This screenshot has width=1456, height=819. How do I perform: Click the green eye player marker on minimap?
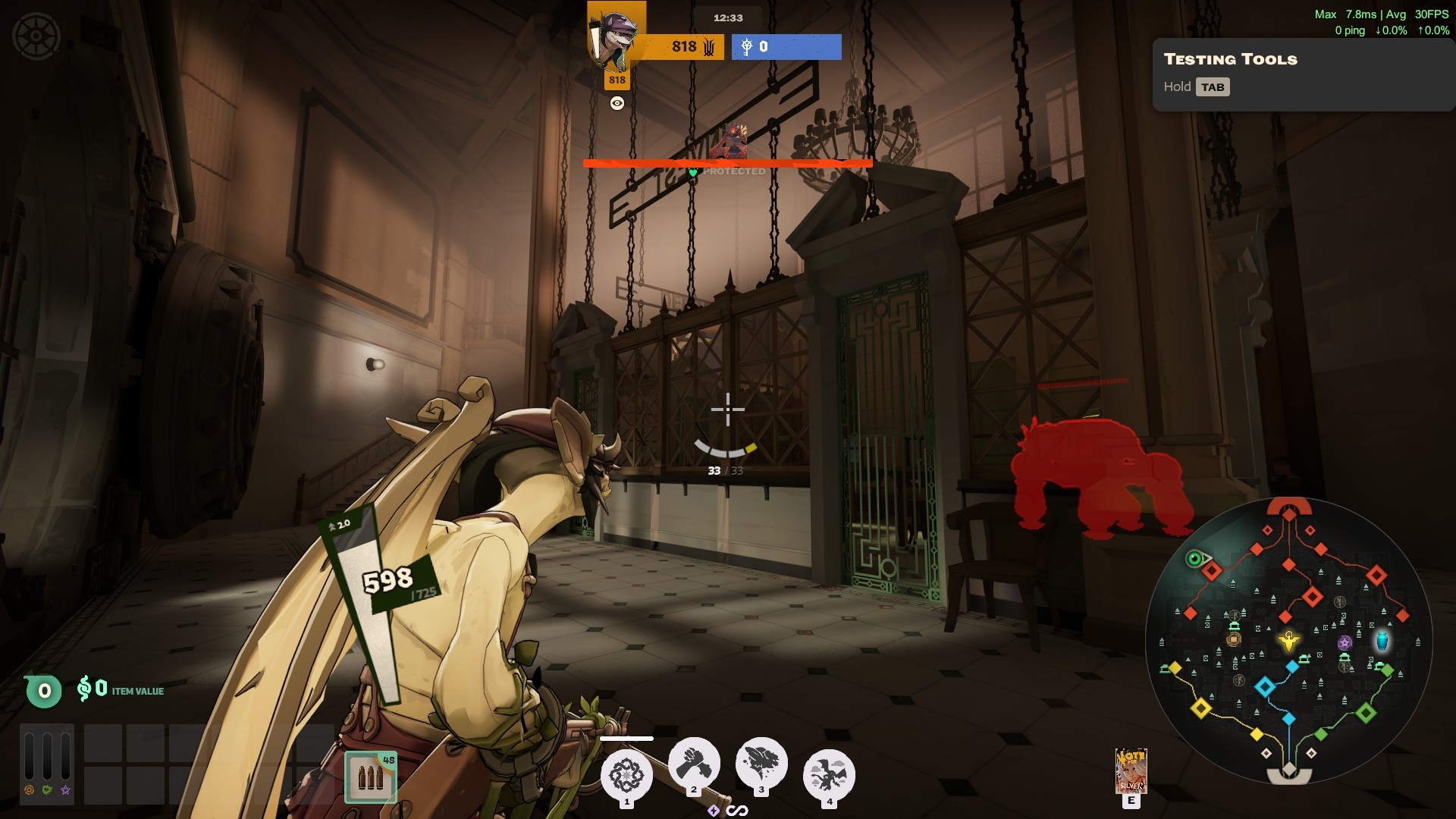click(1195, 560)
